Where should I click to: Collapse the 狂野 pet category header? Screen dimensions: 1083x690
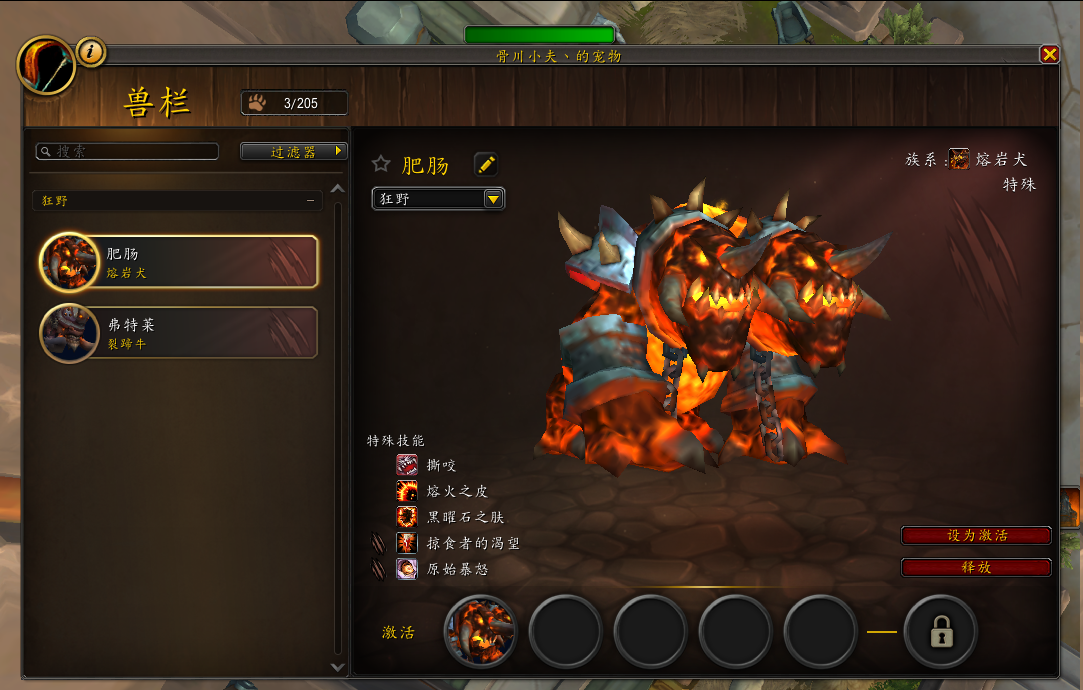pos(310,201)
